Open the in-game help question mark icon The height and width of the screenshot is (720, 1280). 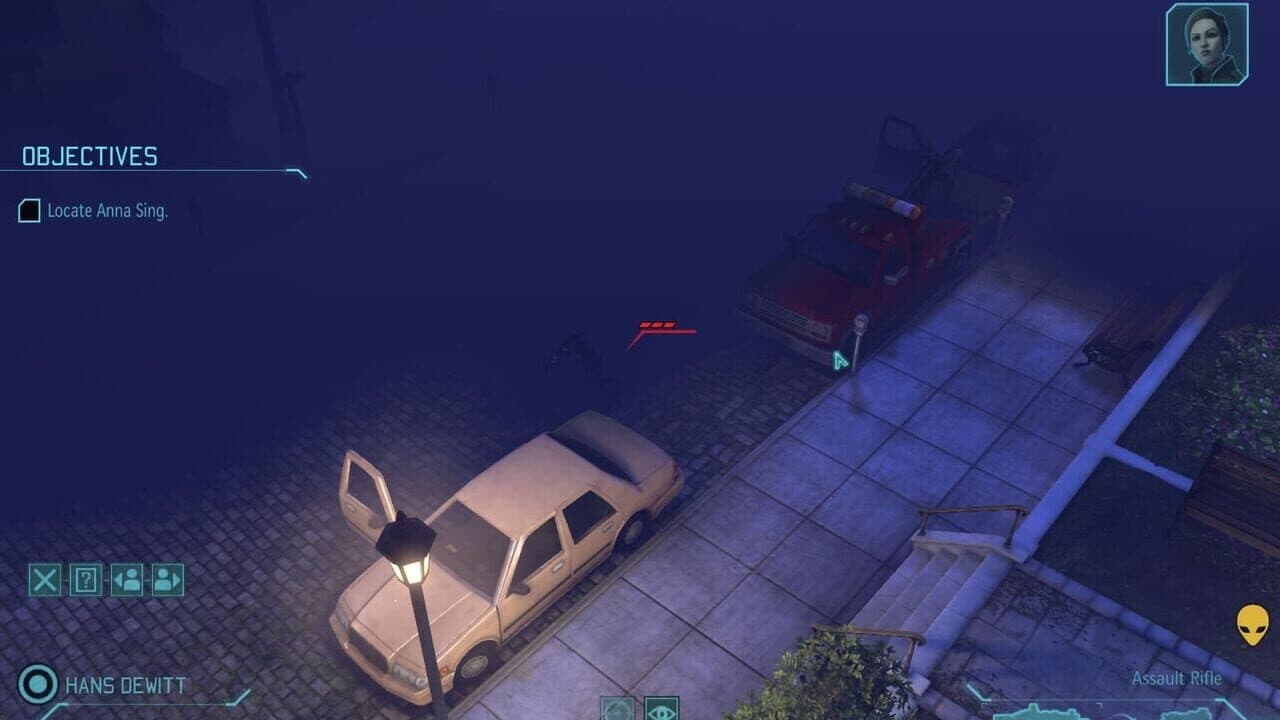tap(85, 579)
